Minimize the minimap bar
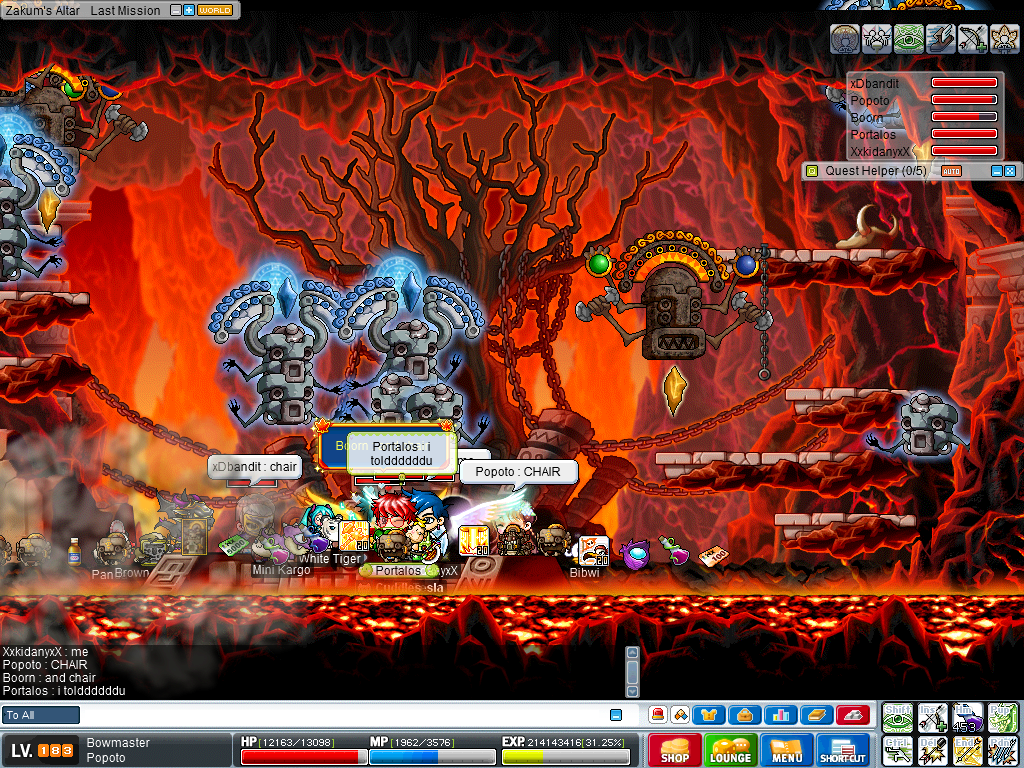This screenshot has width=1024, height=768. [176, 10]
